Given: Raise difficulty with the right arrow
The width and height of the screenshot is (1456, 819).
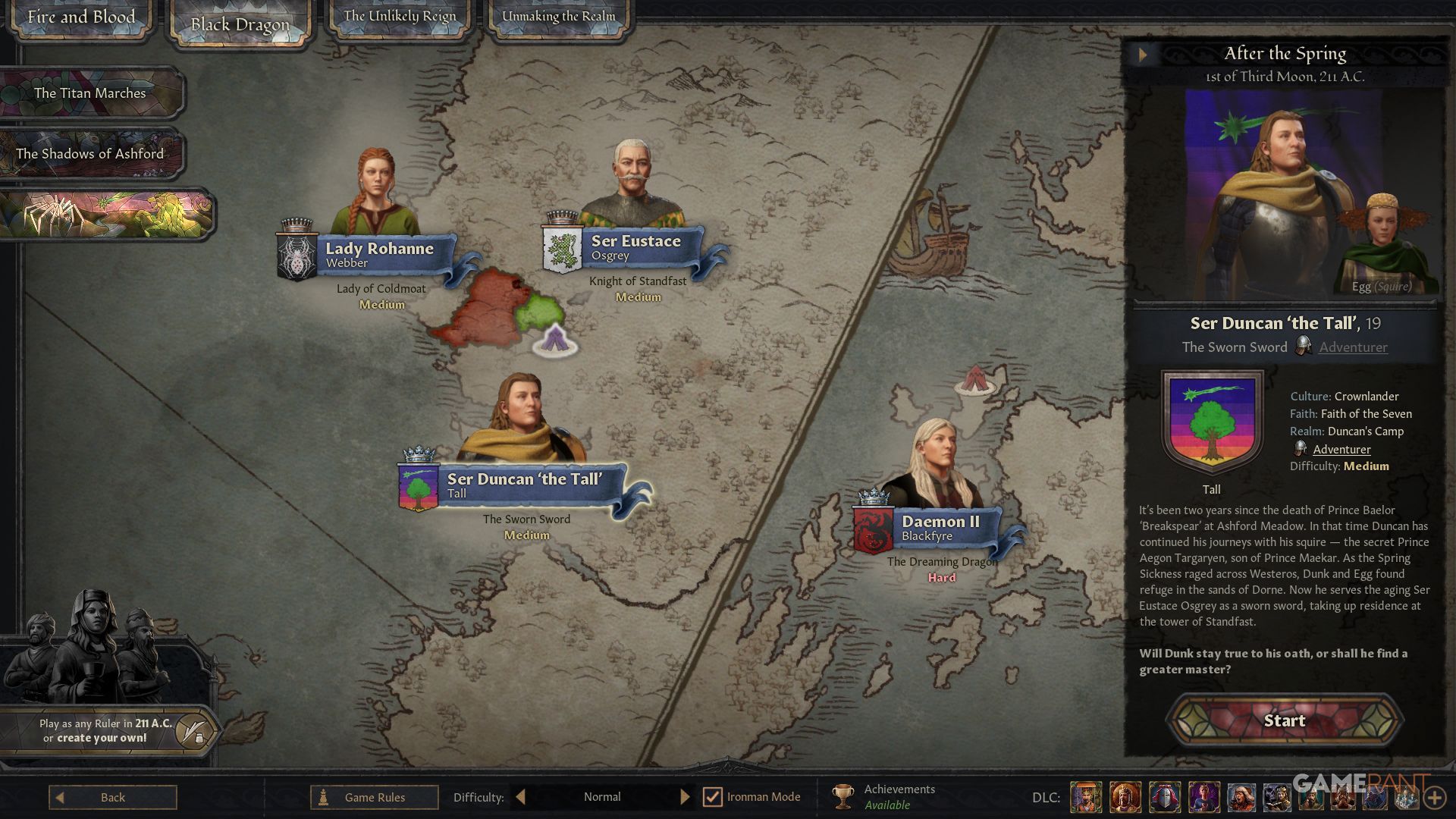Looking at the screenshot, I should coord(685,797).
